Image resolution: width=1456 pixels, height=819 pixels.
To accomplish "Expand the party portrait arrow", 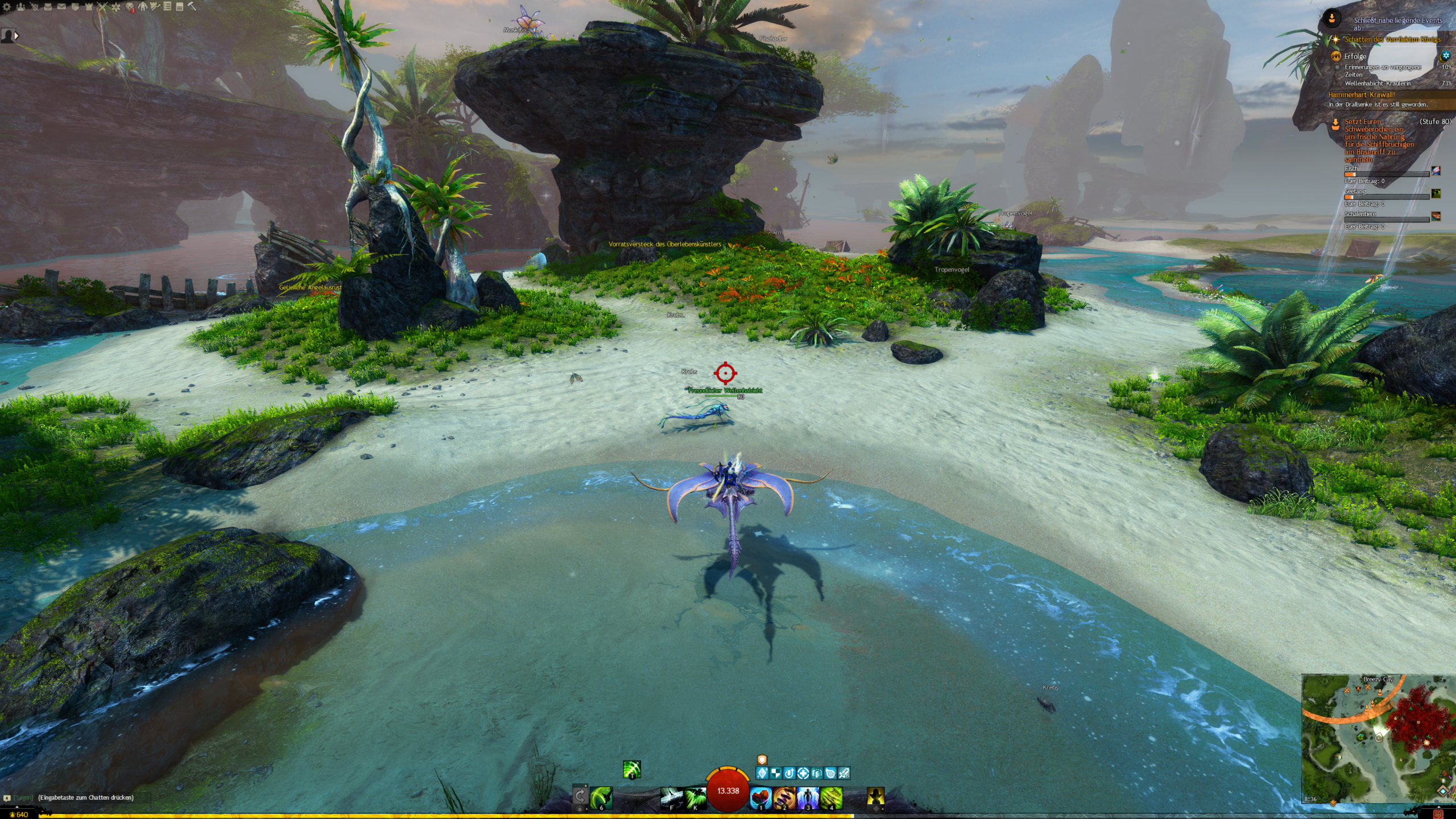I will point(16,35).
